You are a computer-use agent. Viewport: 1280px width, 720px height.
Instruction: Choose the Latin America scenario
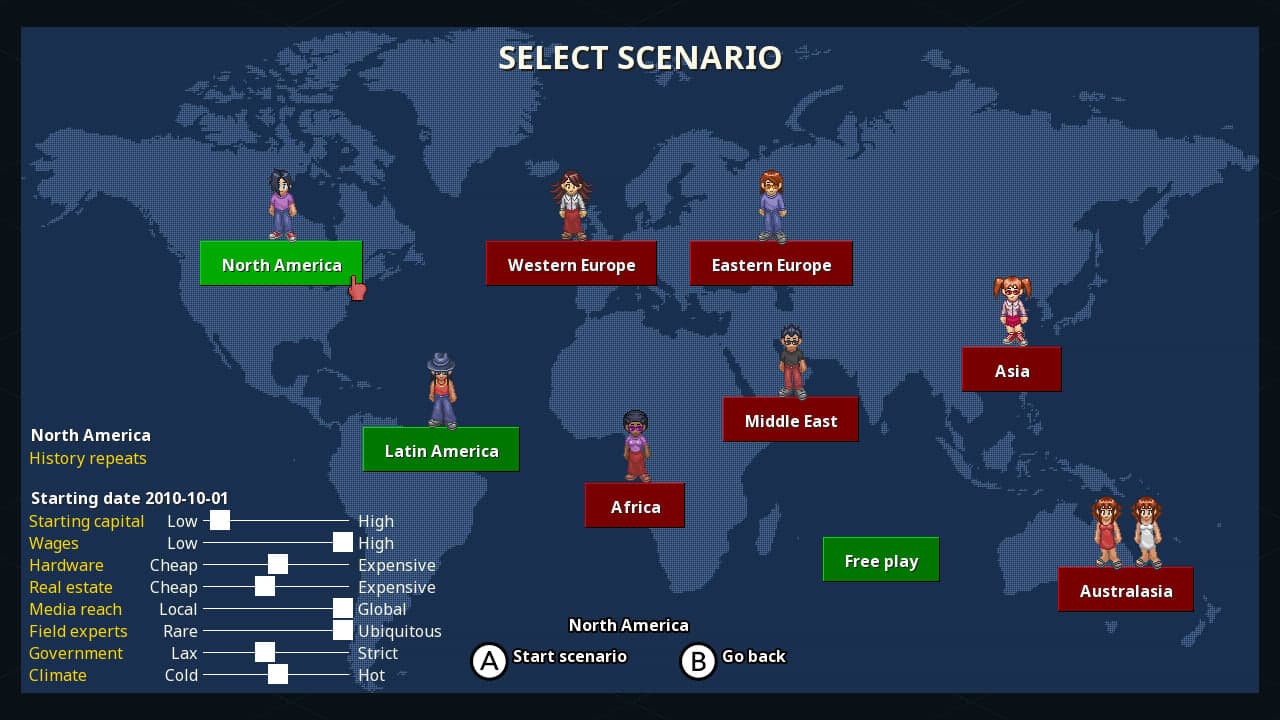(x=441, y=449)
